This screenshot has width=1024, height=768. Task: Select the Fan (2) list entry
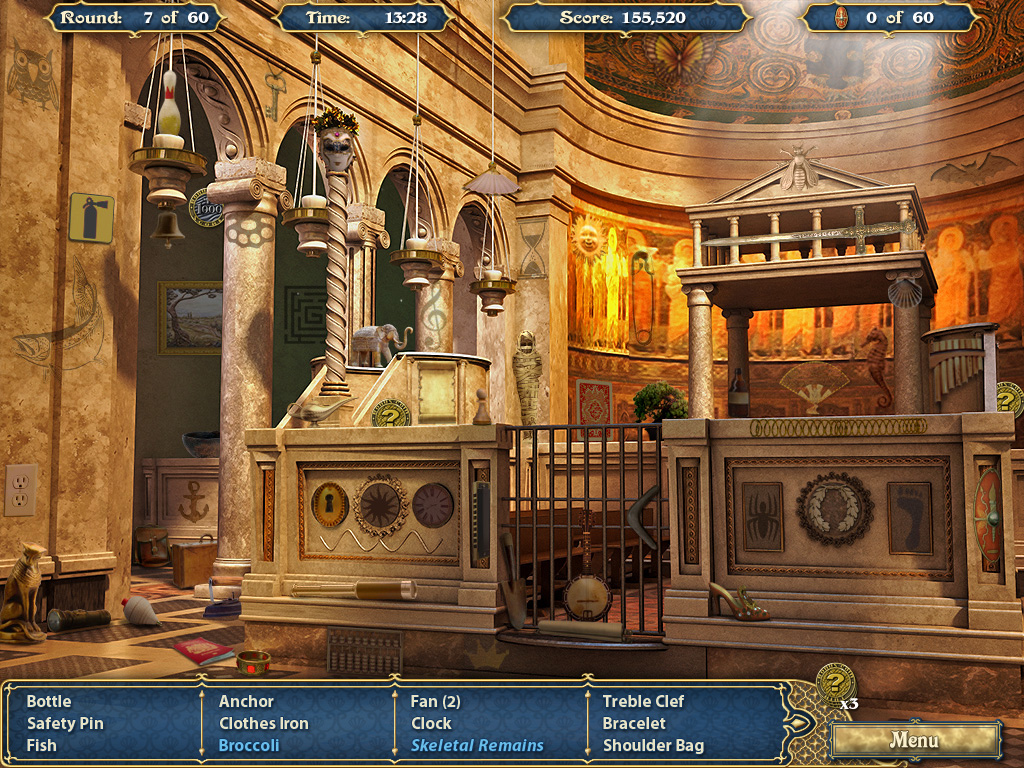point(436,701)
